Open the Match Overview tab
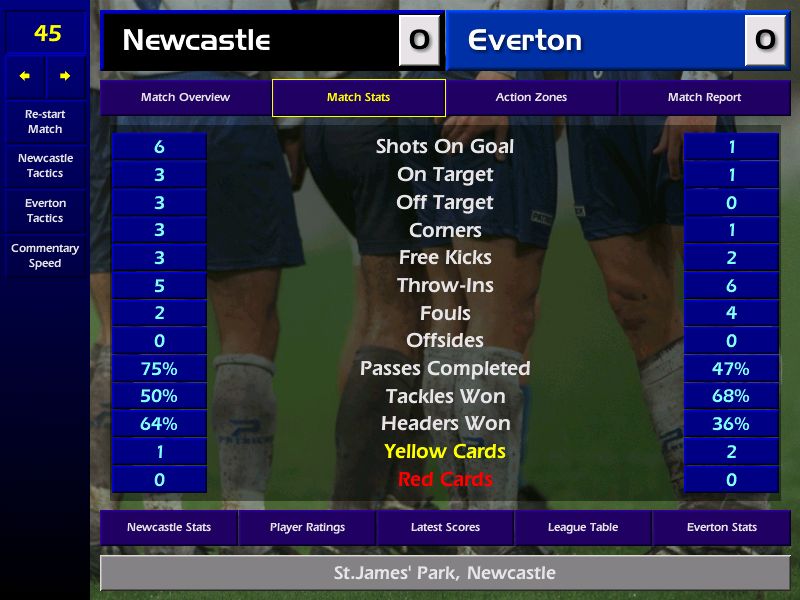Viewport: 800px width, 600px height. point(185,98)
